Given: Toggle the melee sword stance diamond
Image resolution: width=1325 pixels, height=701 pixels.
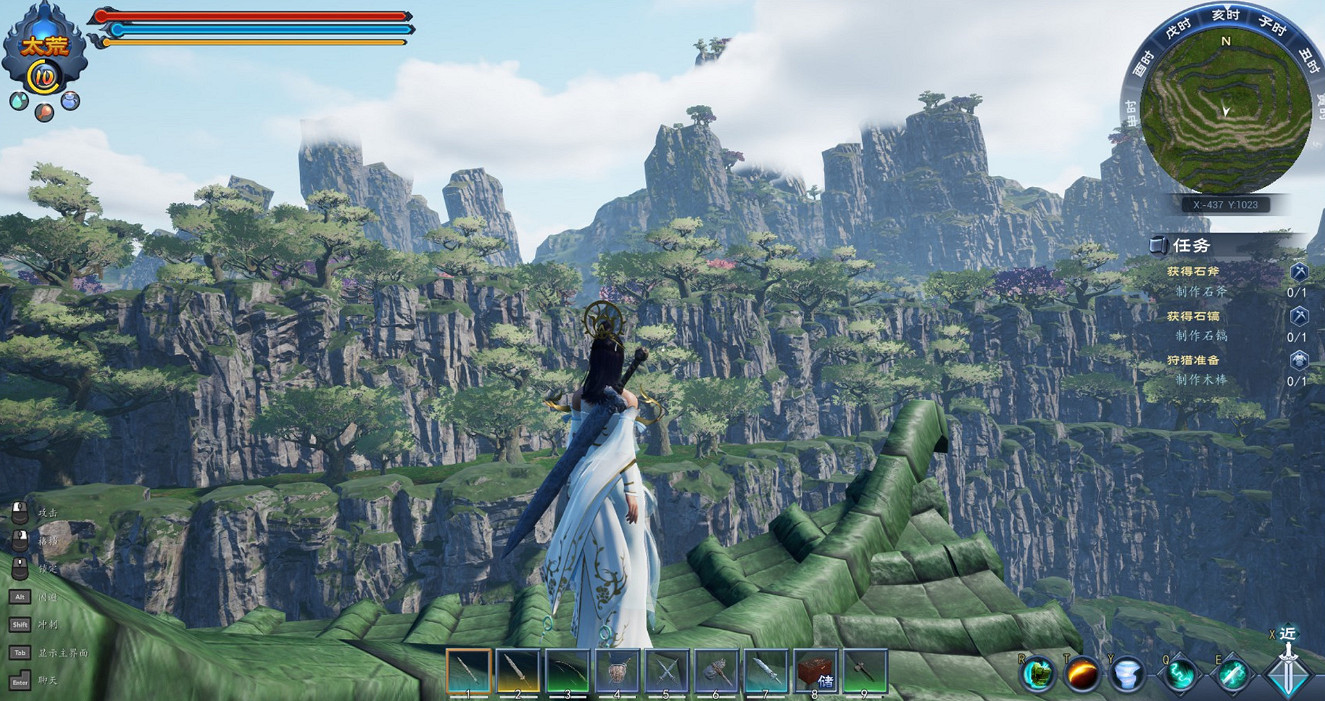Looking at the screenshot, I should [1289, 674].
